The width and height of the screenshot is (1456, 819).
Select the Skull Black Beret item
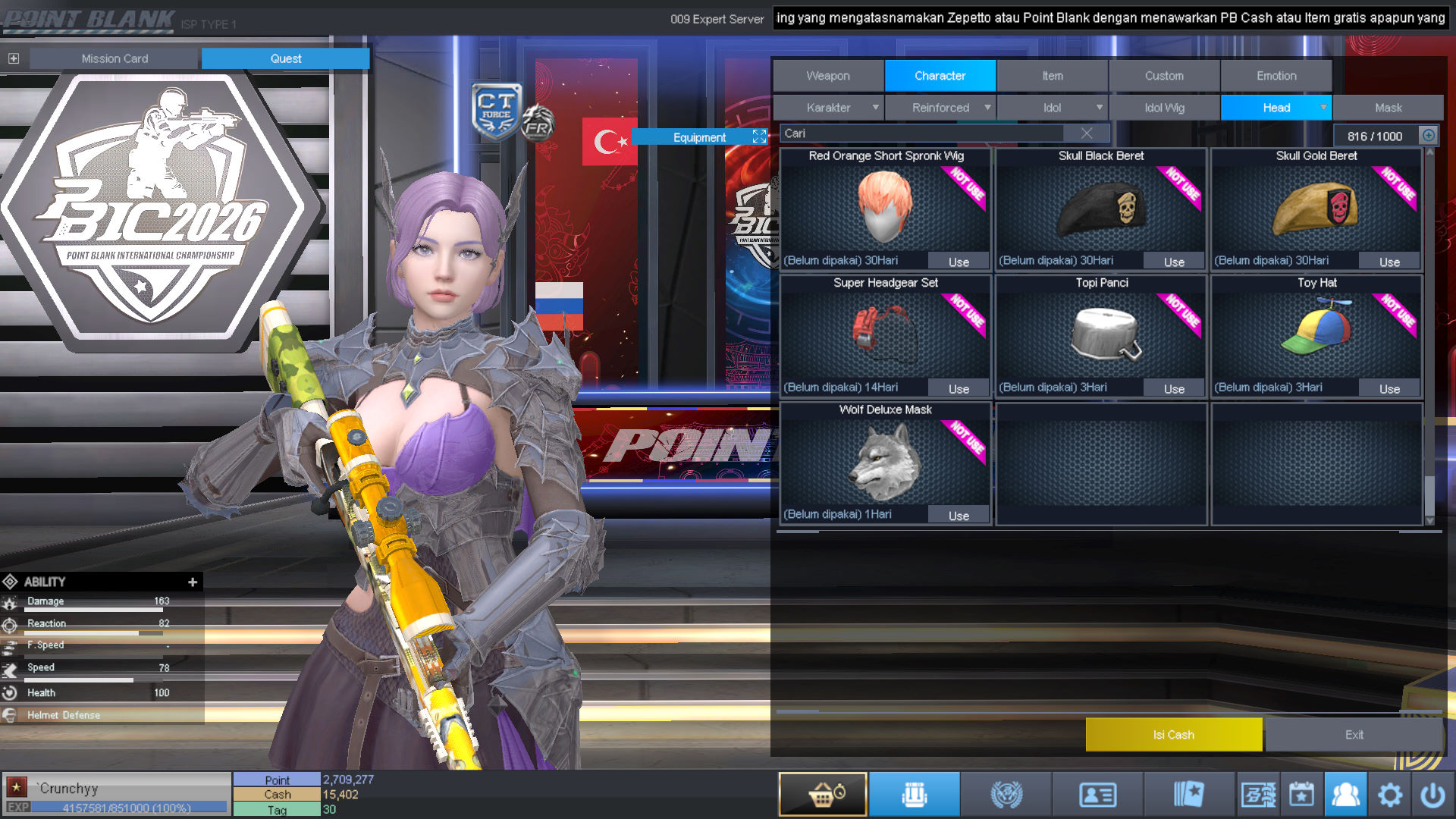[x=1101, y=209]
